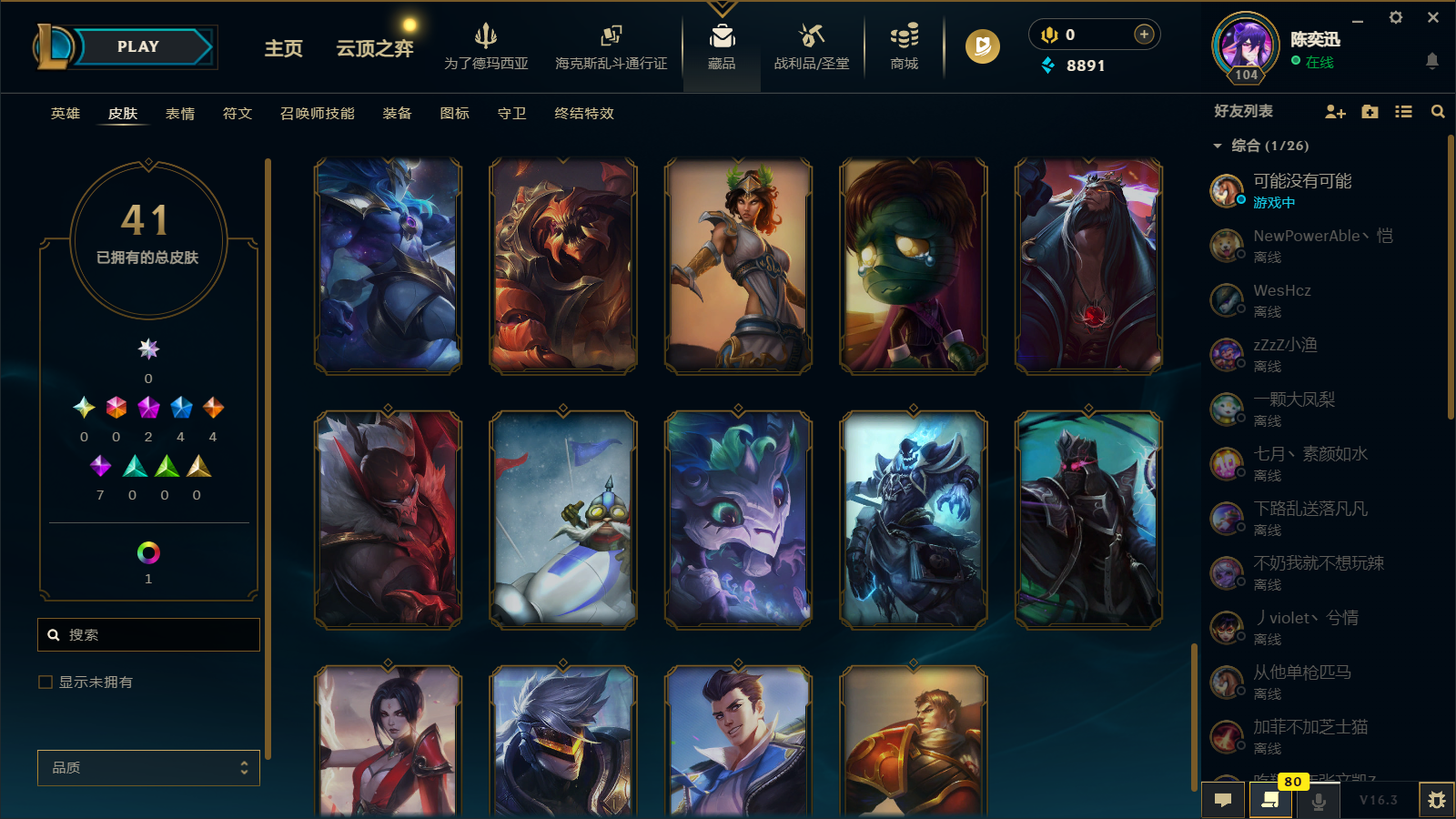Open 战利品/圣堂 loot page
This screenshot has width=1456, height=819.
pos(811,47)
